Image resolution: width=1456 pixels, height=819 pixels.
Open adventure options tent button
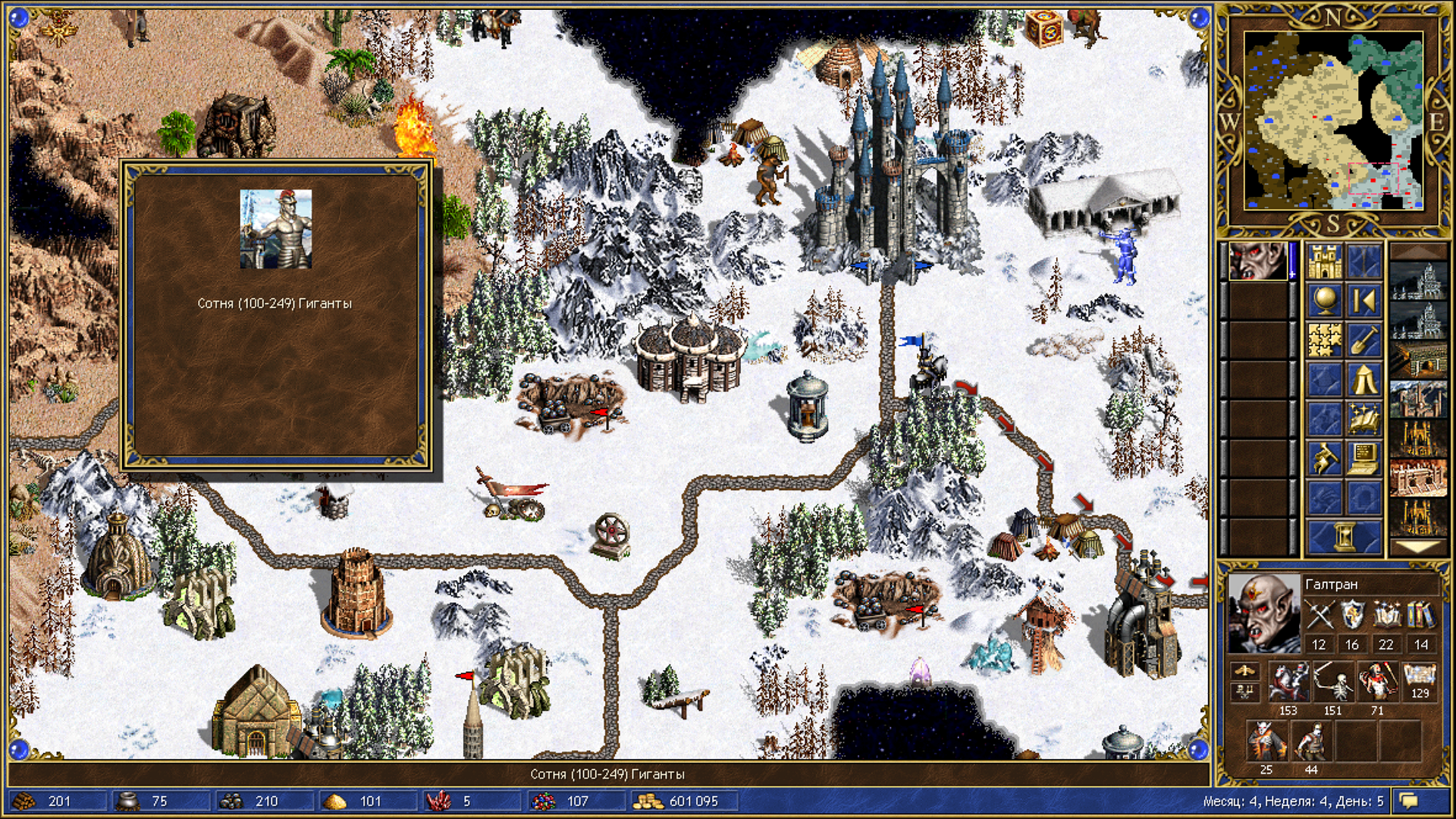[x=1363, y=380]
